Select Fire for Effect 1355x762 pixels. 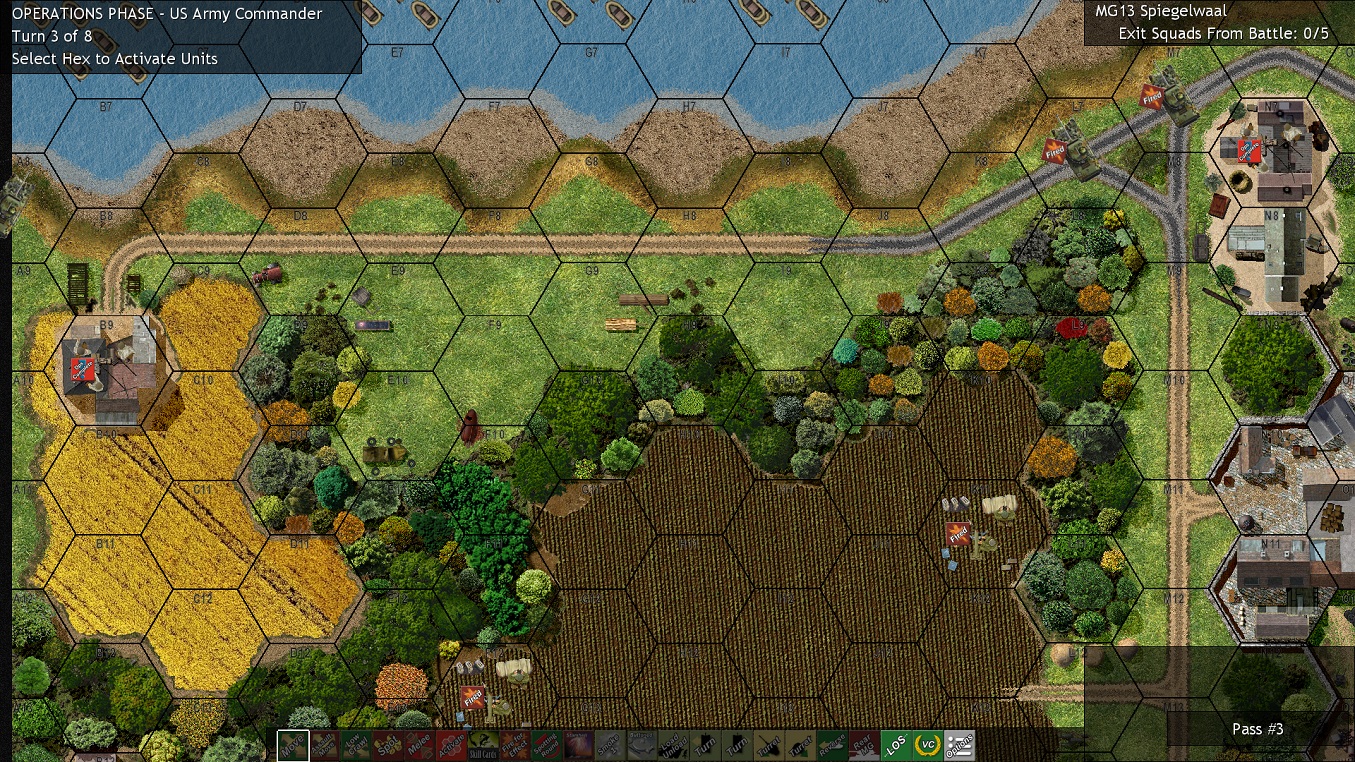click(x=515, y=746)
